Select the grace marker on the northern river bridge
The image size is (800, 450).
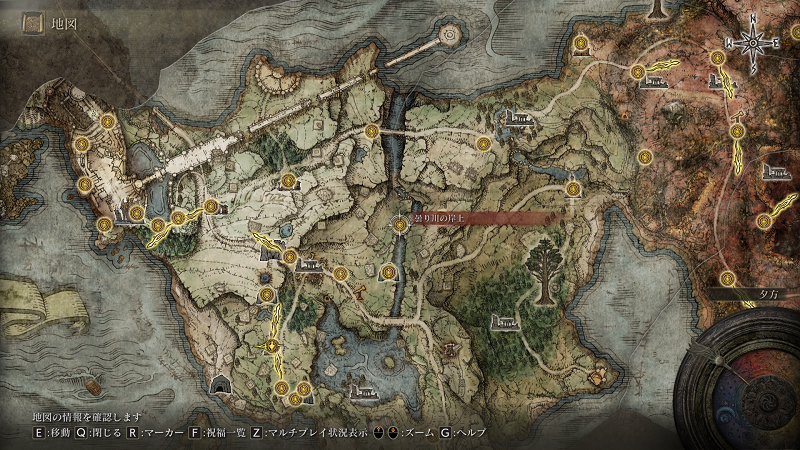(x=372, y=130)
